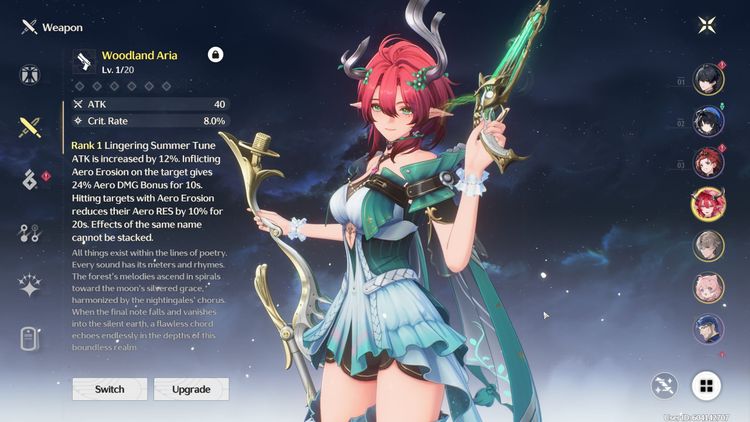Click the crossed arrows swap button
This screenshot has height=422, width=750.
pyautogui.click(x=664, y=385)
